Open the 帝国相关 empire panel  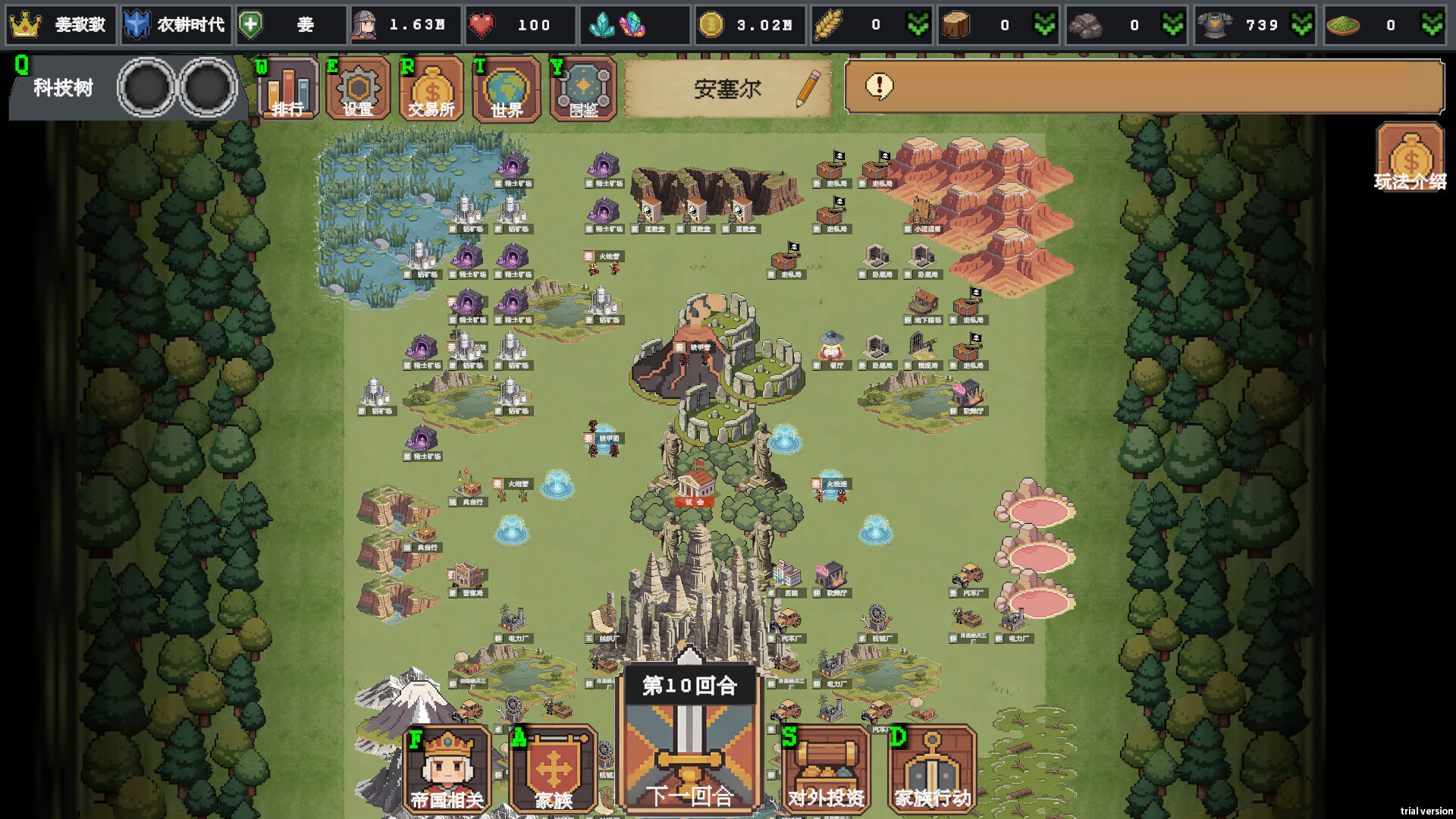pyautogui.click(x=447, y=769)
